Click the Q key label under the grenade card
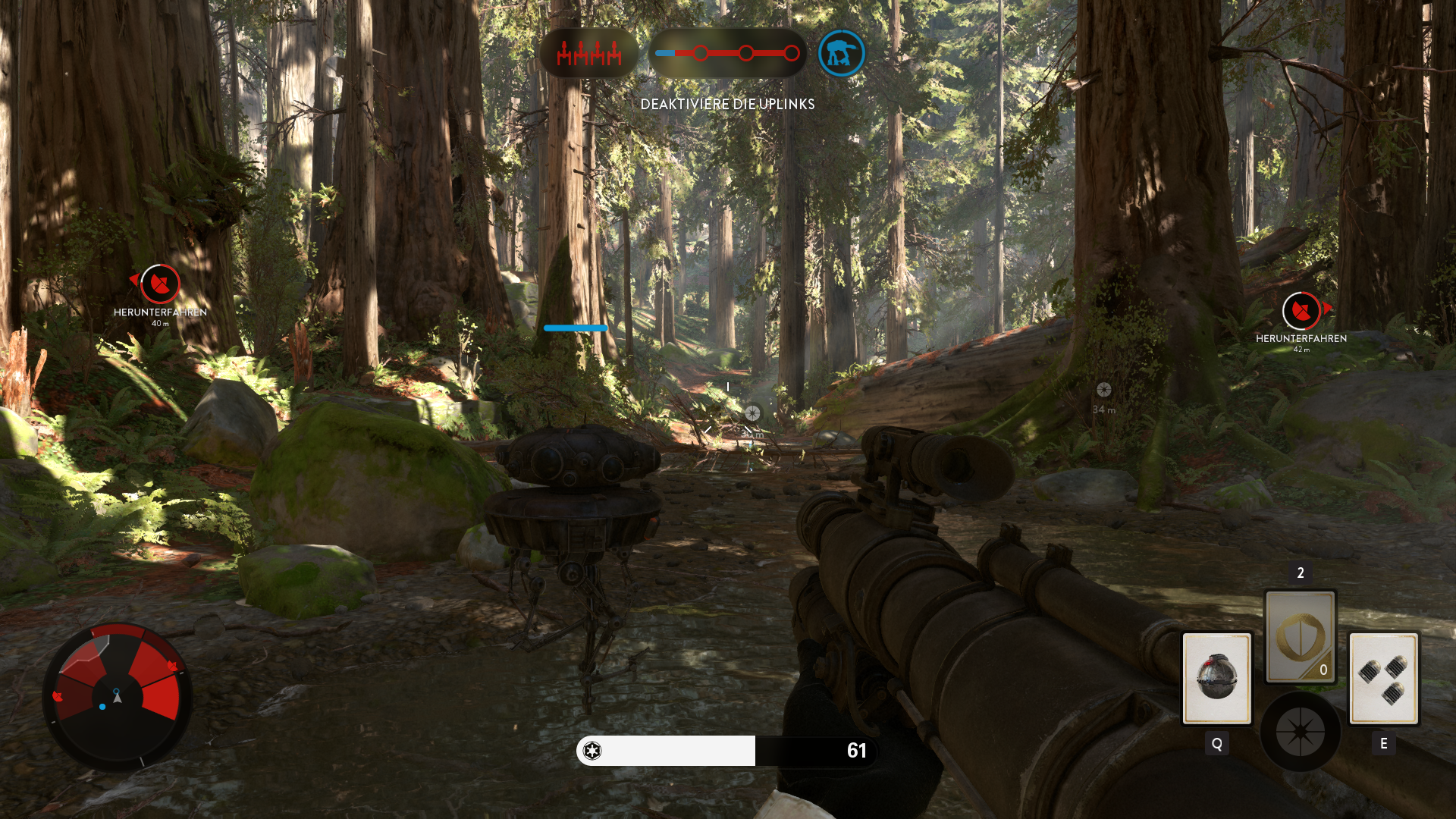1456x819 pixels. (x=1216, y=745)
